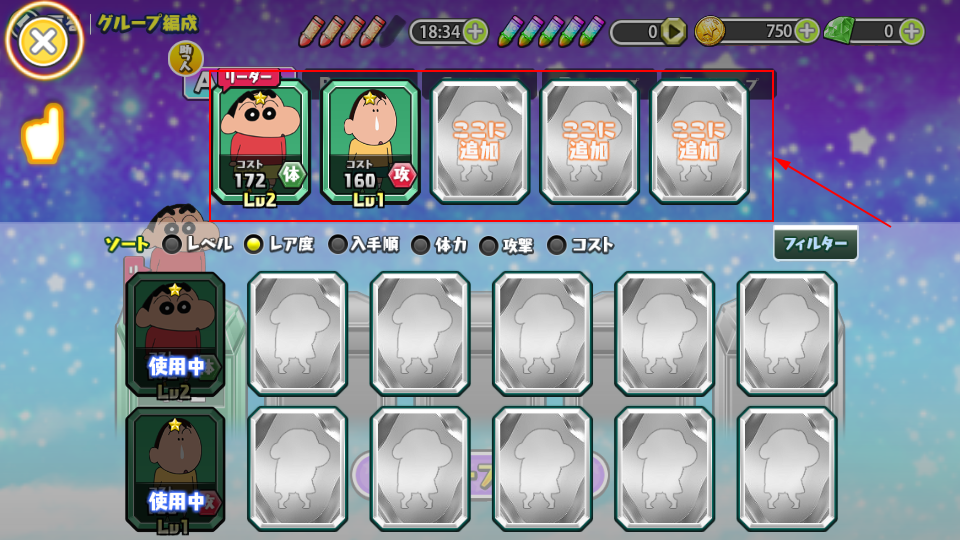Screen dimensions: 960x540
Task: Open the フィルター filter options
Action: point(815,243)
